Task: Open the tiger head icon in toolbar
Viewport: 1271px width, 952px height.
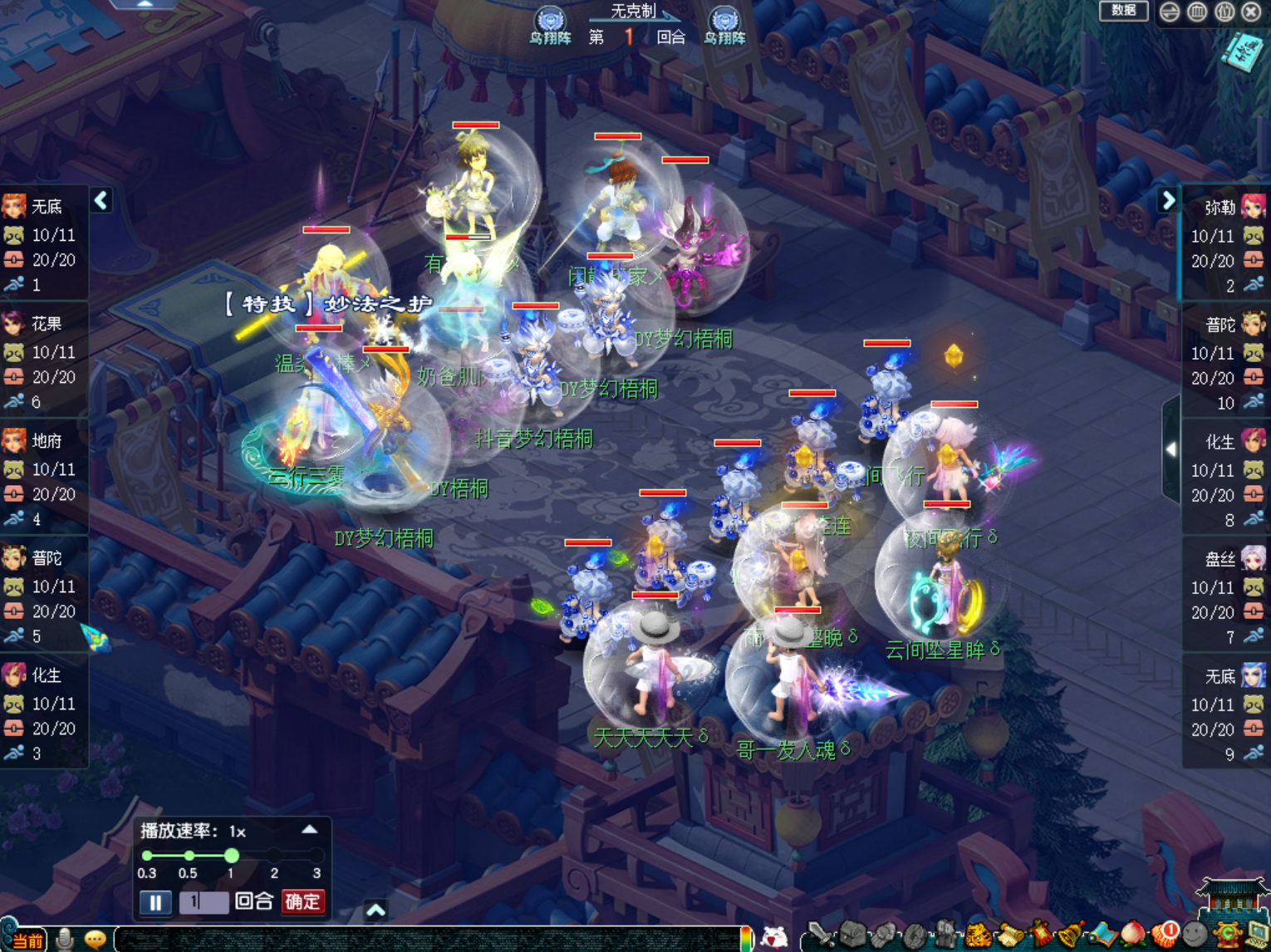Action: [978, 936]
